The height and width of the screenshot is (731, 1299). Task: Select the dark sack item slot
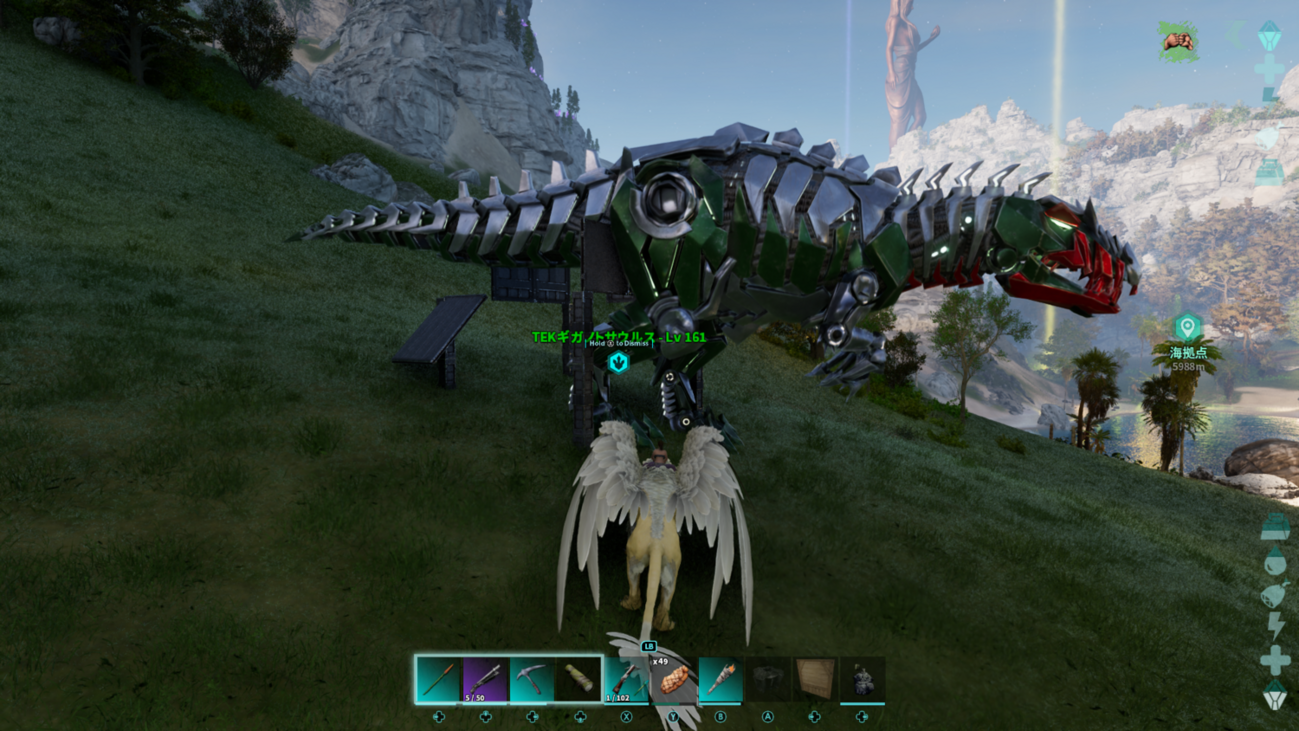coord(862,679)
